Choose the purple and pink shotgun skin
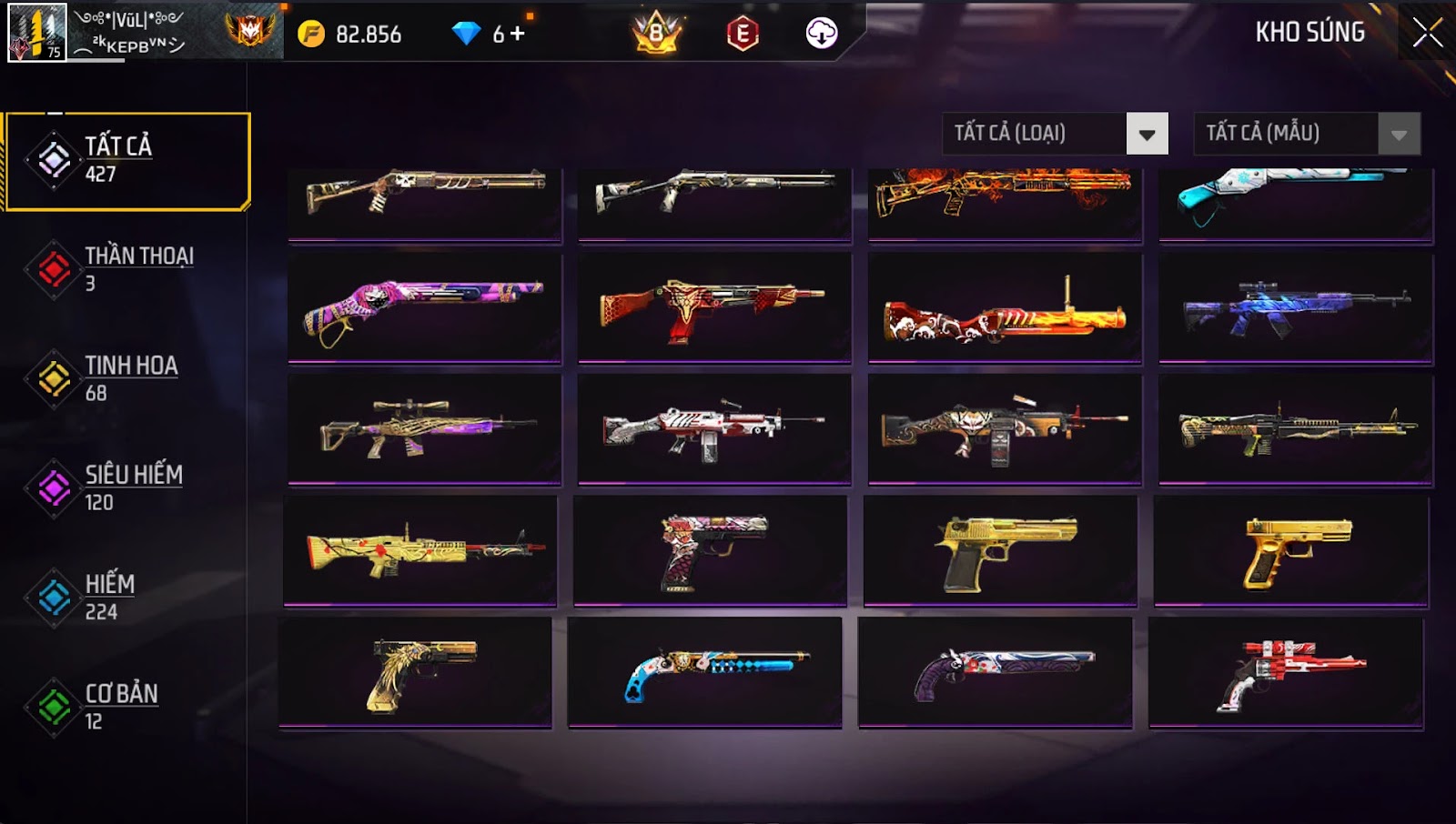The height and width of the screenshot is (824, 1456). point(424,309)
